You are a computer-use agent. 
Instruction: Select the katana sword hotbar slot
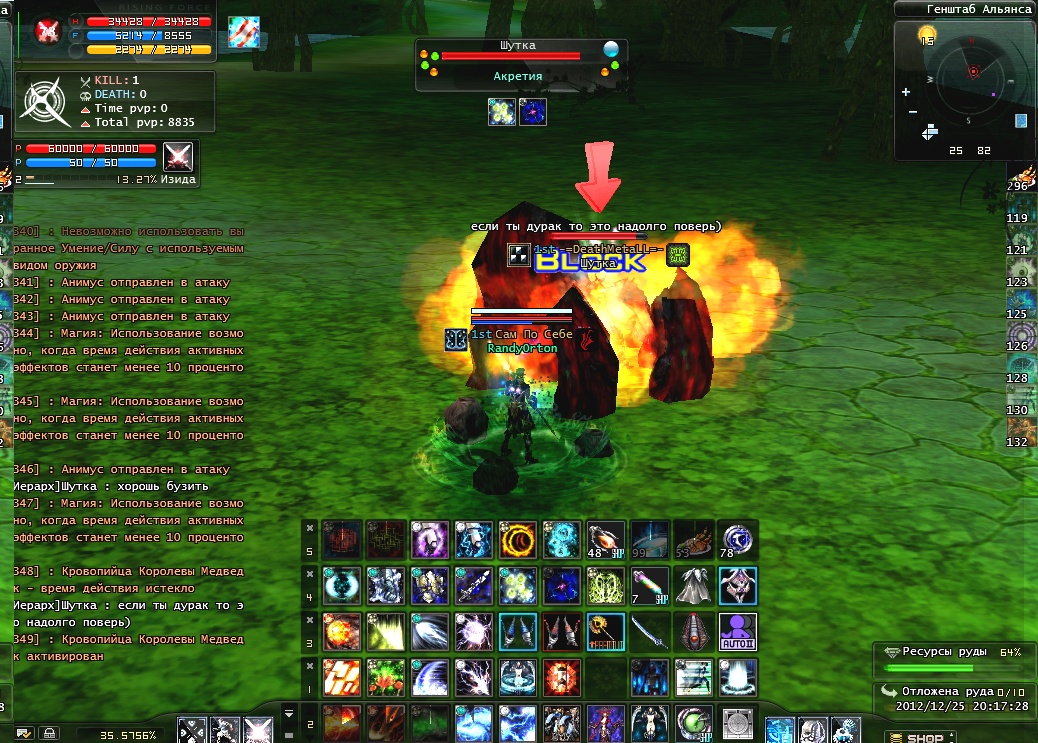pos(651,631)
